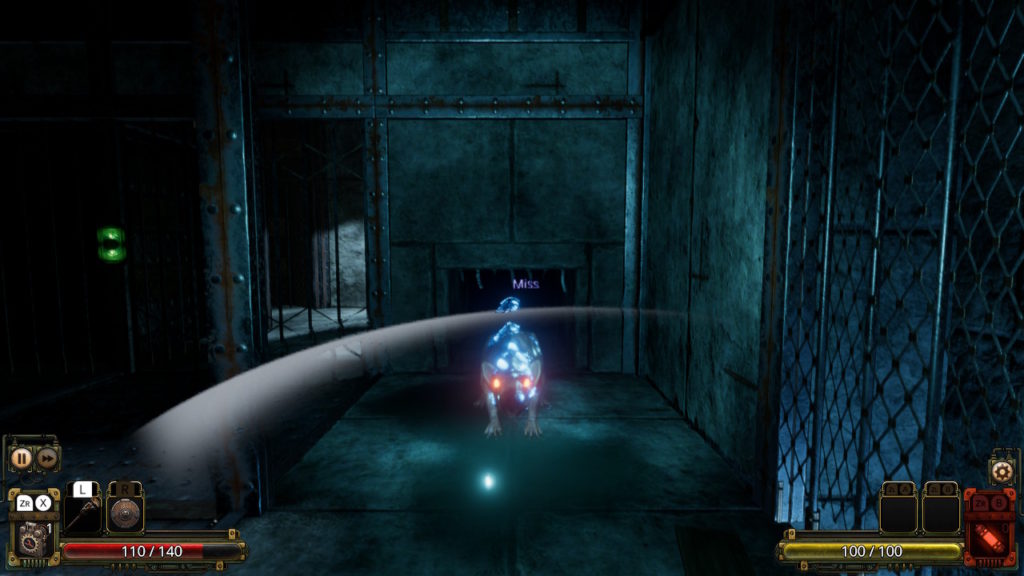The height and width of the screenshot is (576, 1024).
Task: Open settings with the gear cog icon
Action: pyautogui.click(x=1001, y=471)
